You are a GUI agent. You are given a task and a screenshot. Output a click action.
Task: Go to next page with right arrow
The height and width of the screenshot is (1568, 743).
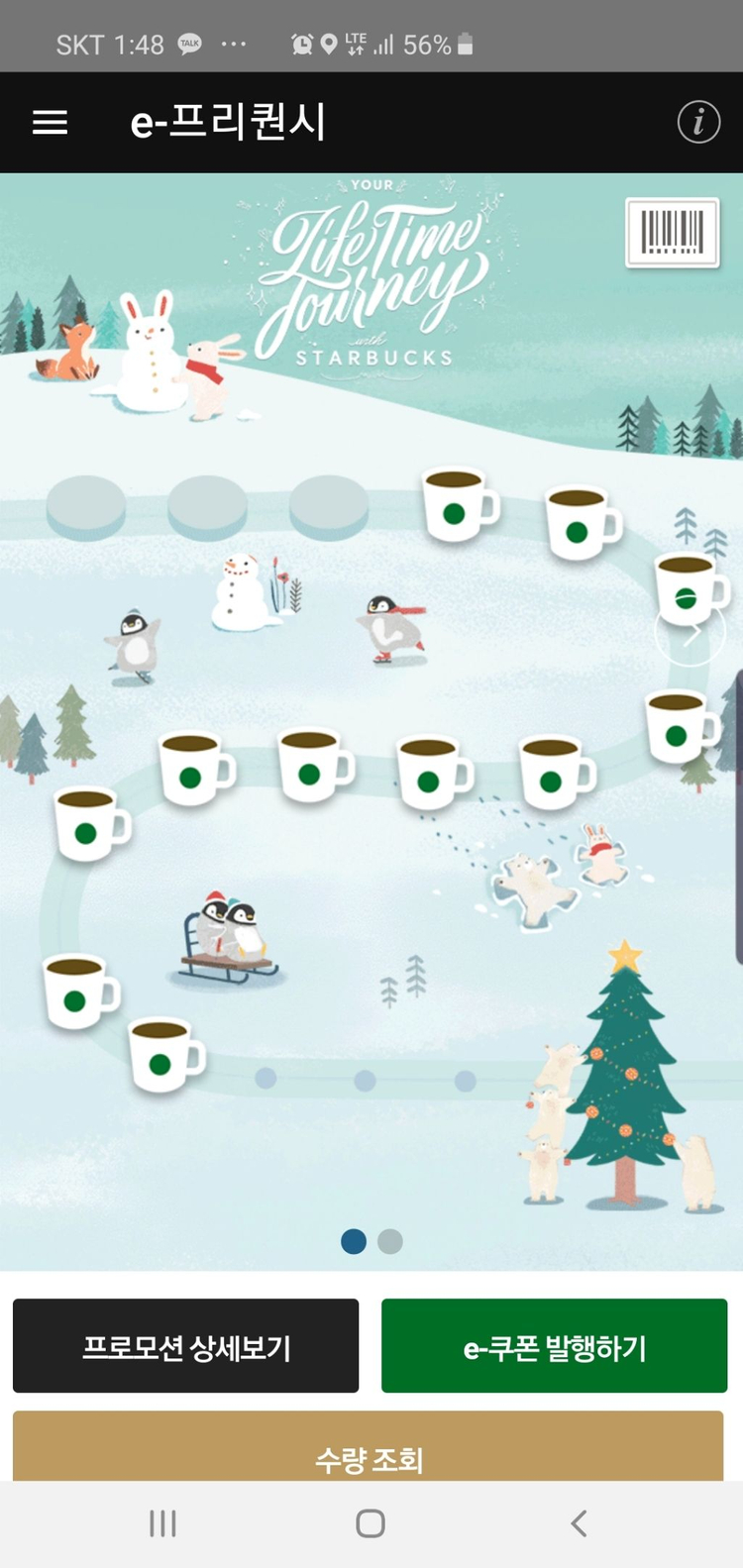[x=691, y=631]
